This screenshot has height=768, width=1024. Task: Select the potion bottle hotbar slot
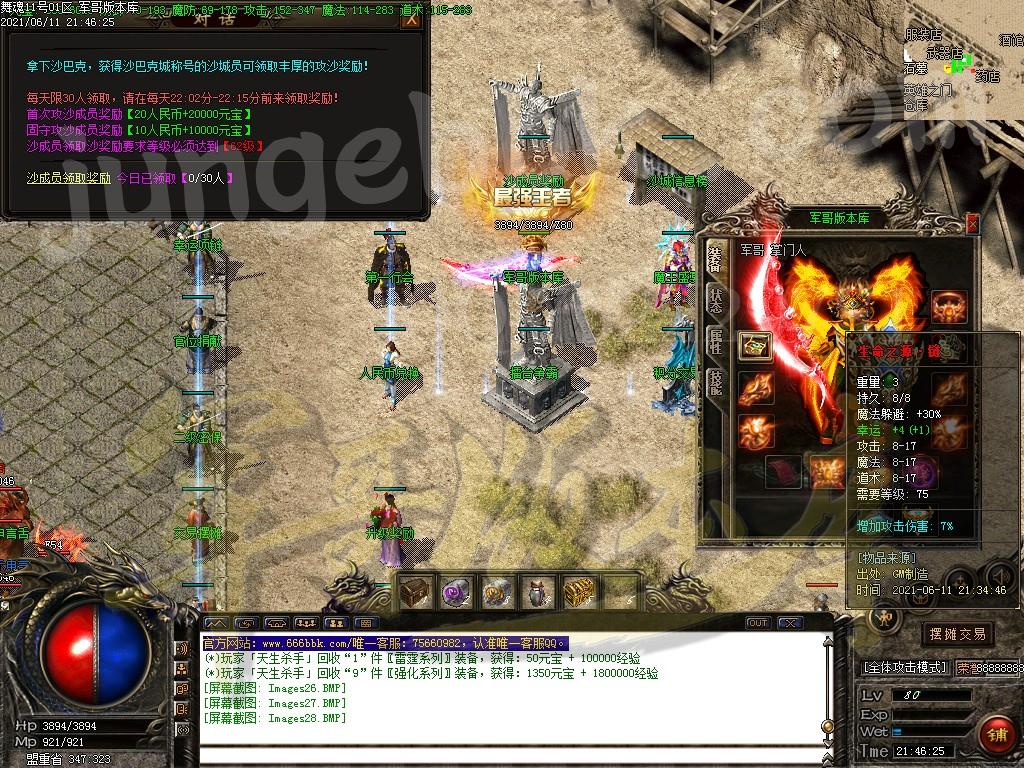[x=538, y=592]
